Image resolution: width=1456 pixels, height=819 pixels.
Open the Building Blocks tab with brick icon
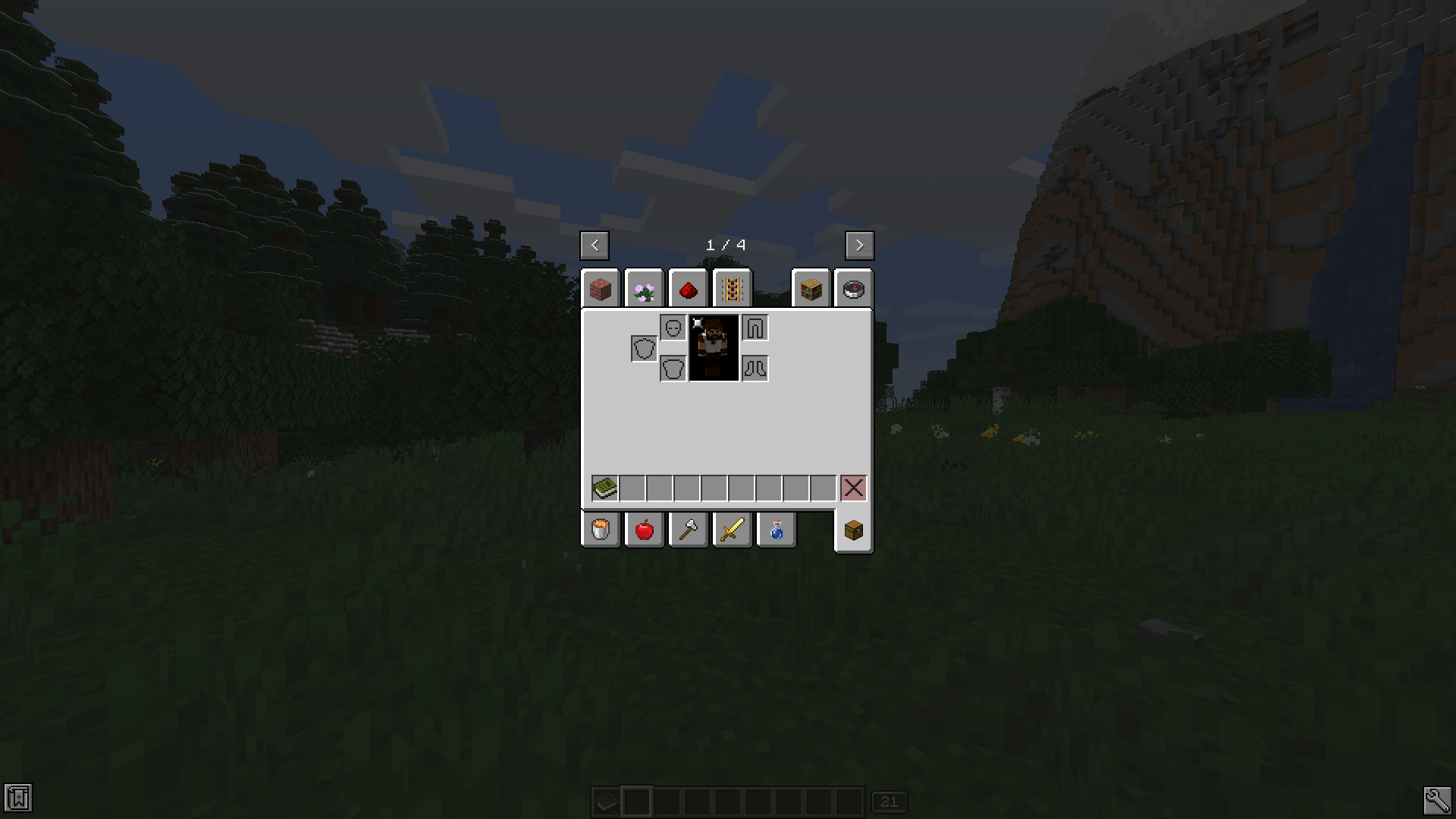(601, 288)
